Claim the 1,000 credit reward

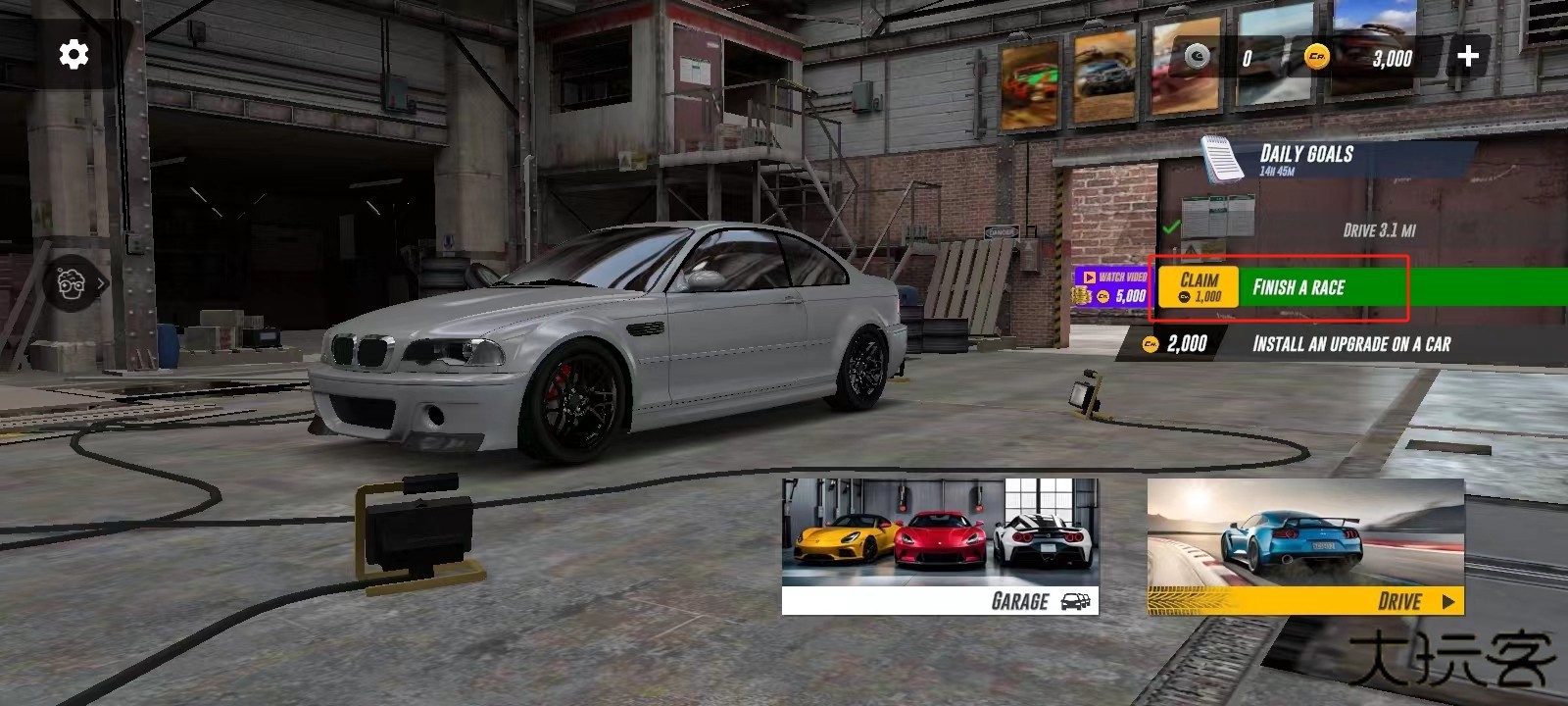(x=1199, y=287)
